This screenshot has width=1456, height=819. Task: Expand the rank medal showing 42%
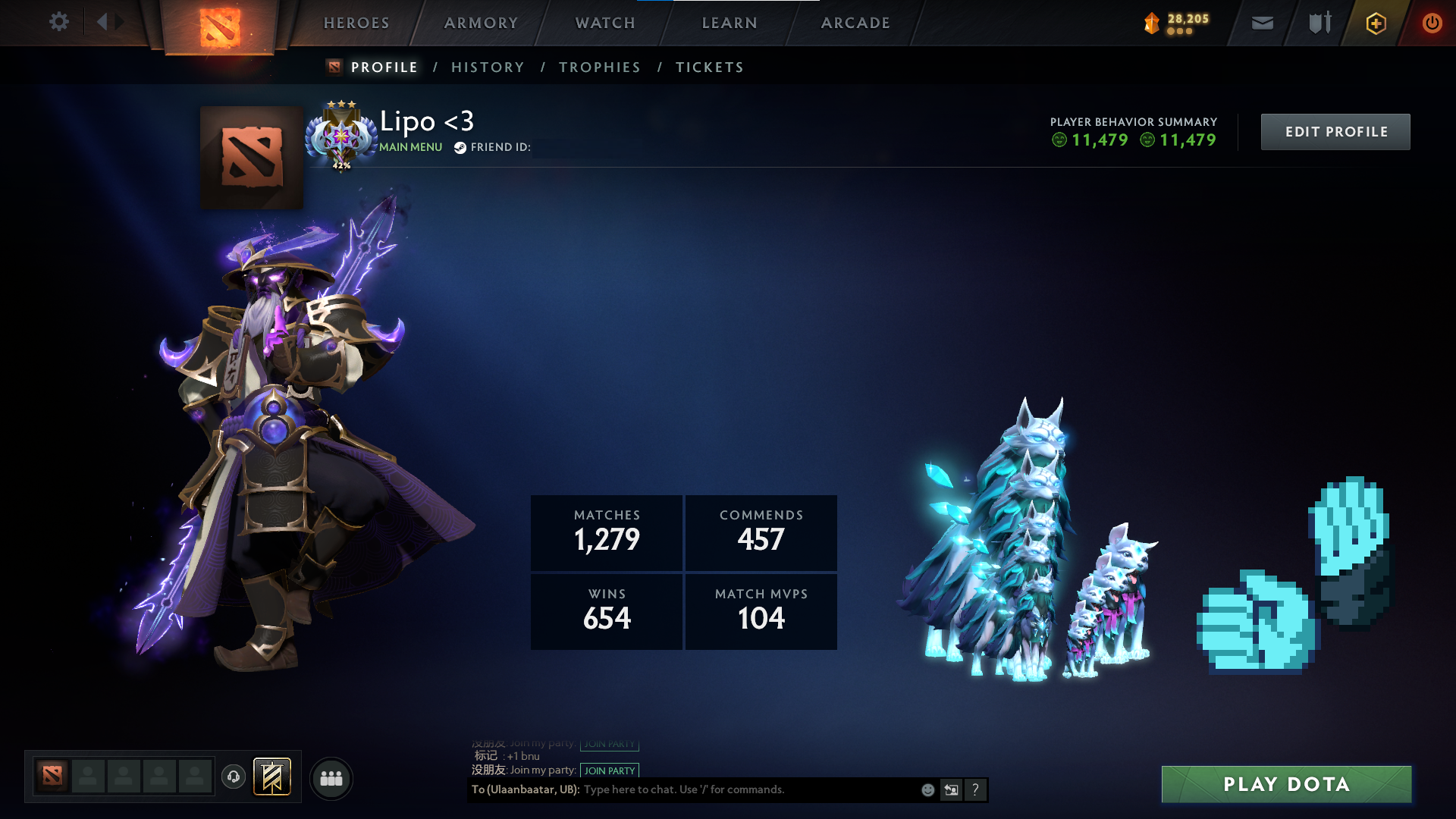pyautogui.click(x=342, y=136)
